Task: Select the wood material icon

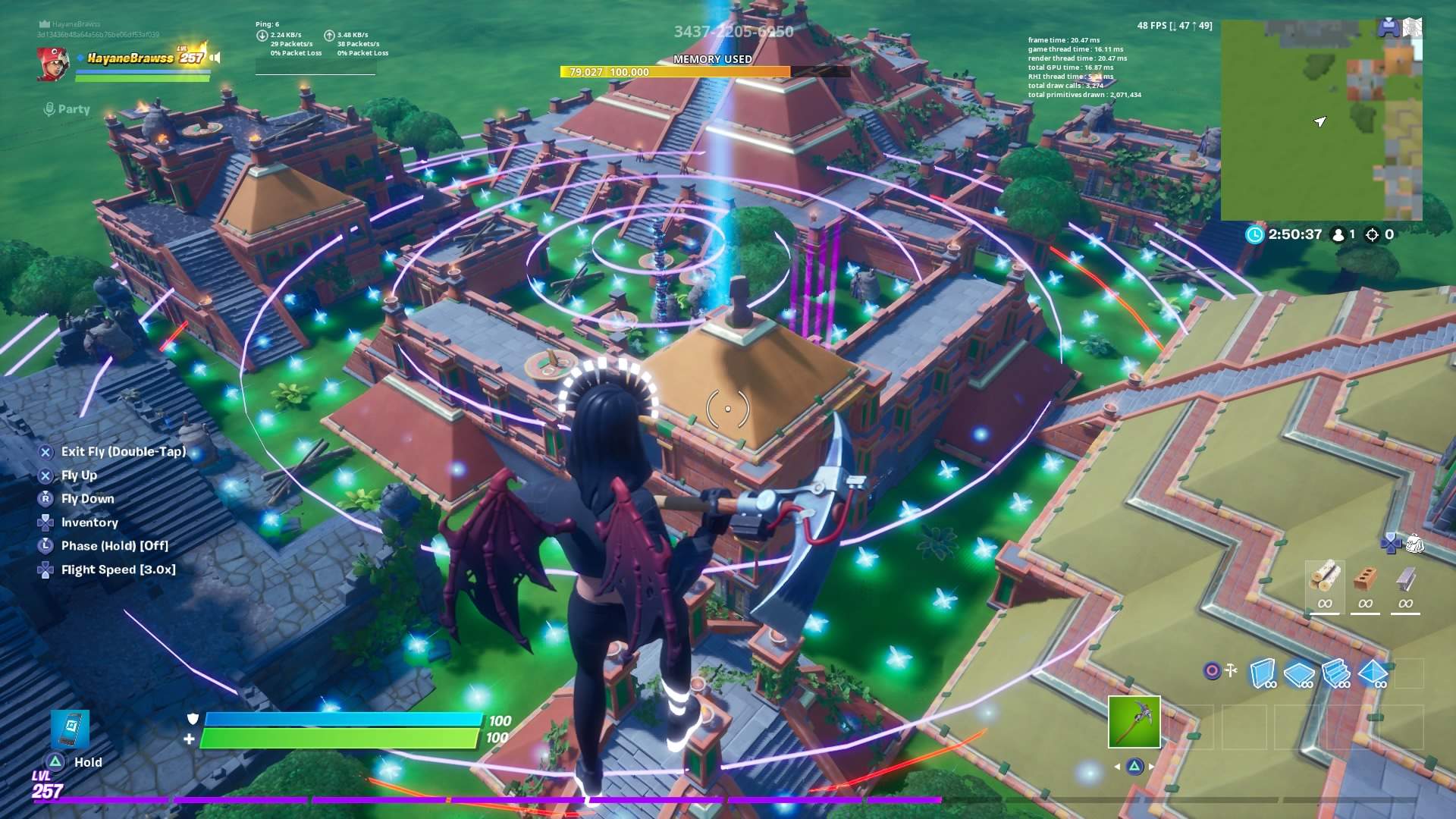Action: pyautogui.click(x=1326, y=579)
